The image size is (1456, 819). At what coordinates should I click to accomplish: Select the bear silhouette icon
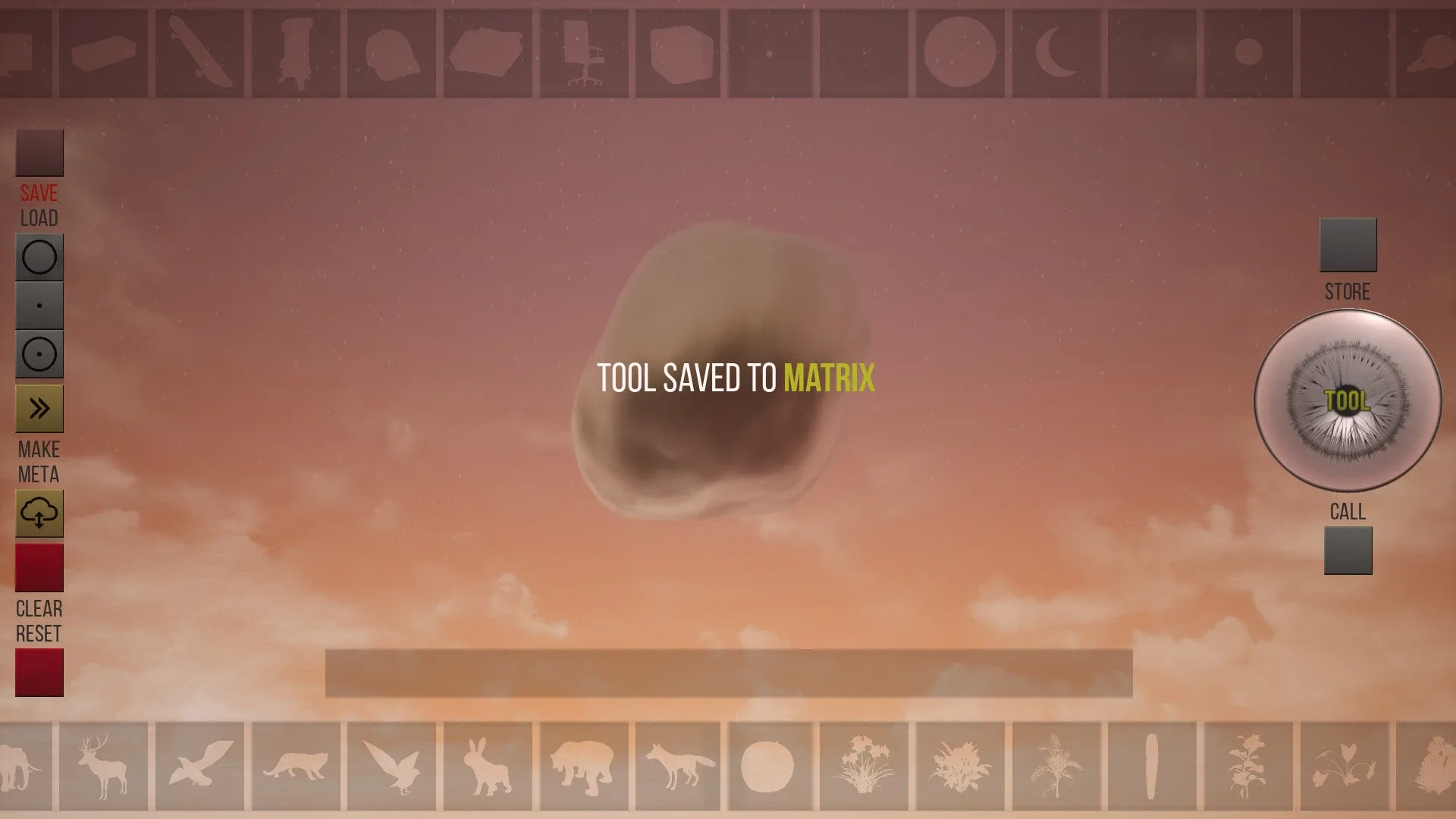click(584, 766)
